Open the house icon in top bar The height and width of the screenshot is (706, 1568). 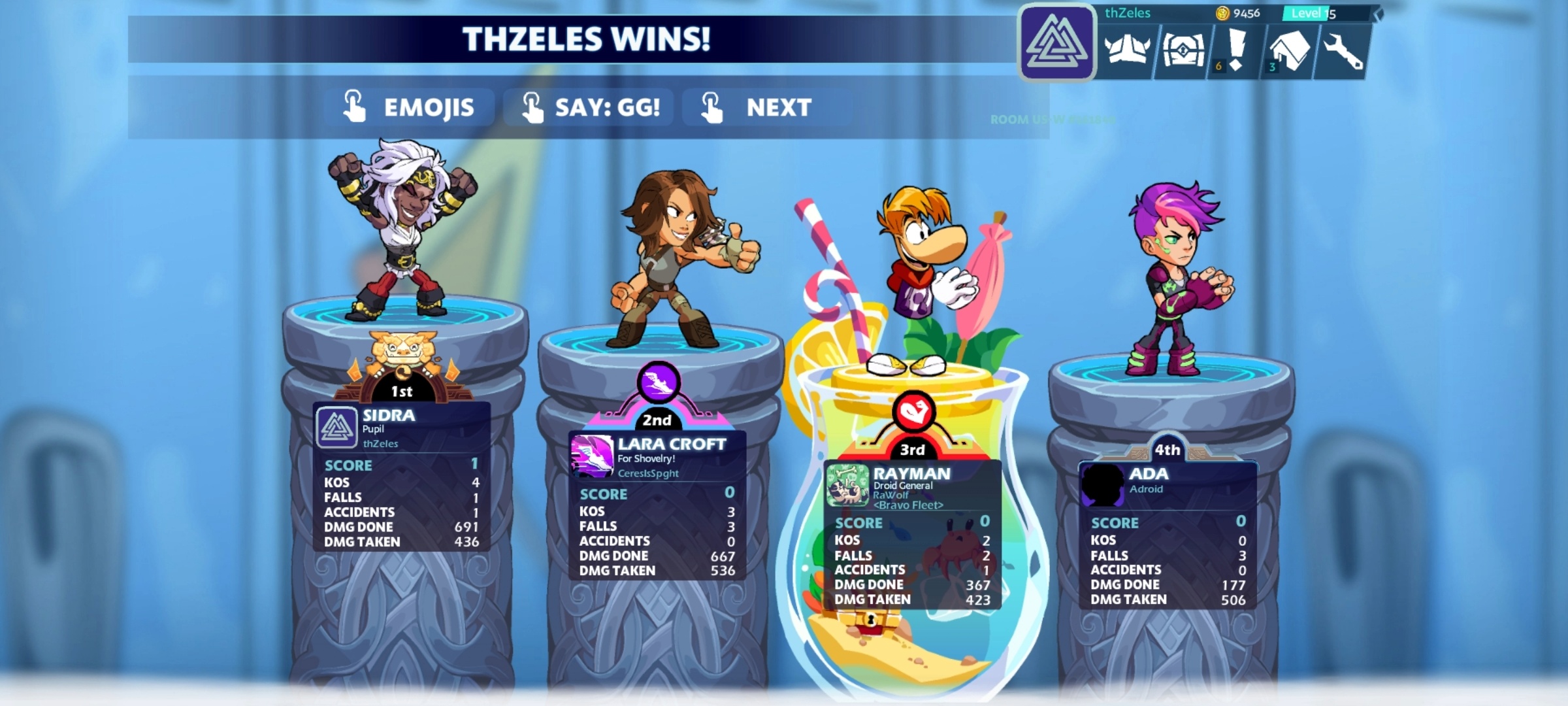pyautogui.click(x=1288, y=51)
